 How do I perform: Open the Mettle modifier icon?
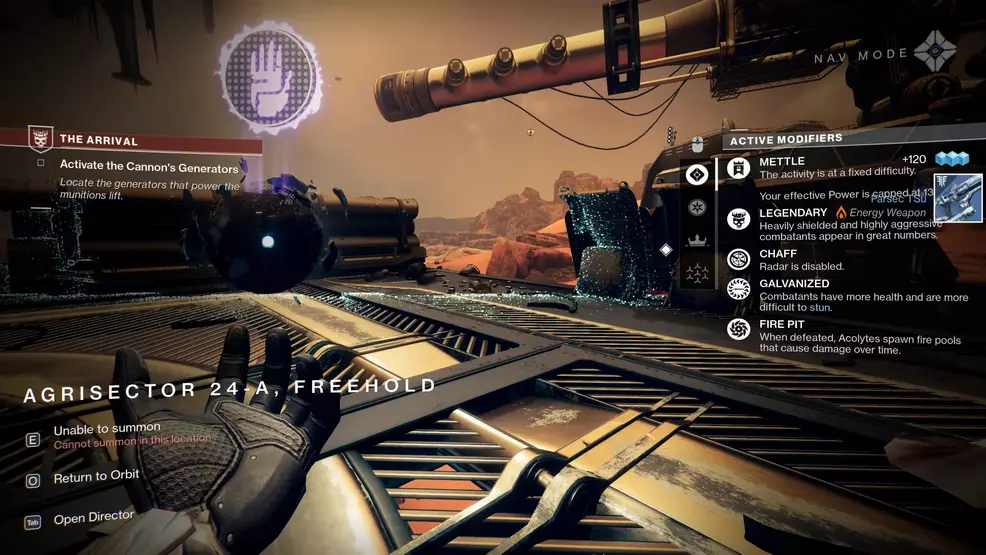pos(739,167)
